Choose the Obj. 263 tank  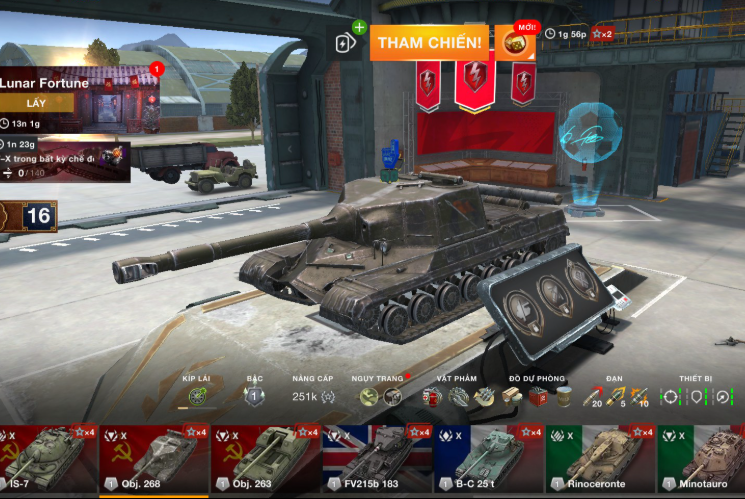(x=265, y=461)
